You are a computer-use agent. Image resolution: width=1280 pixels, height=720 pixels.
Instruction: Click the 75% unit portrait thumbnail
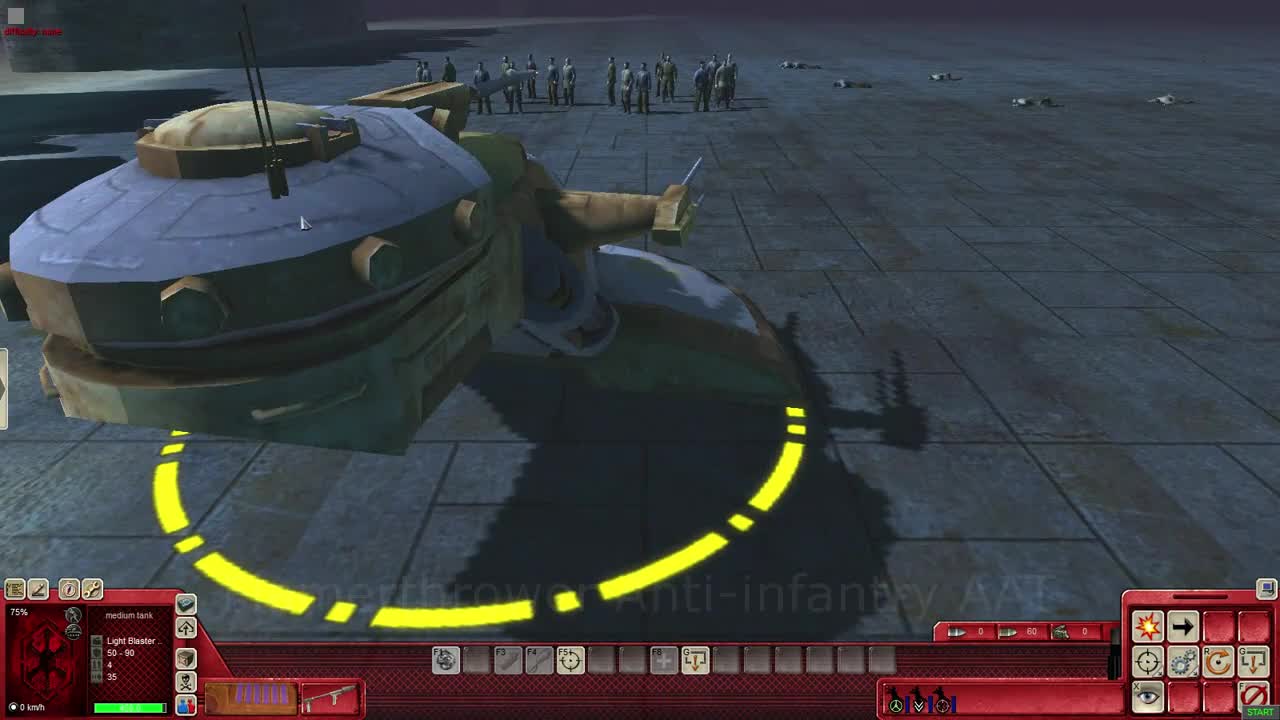pos(45,660)
